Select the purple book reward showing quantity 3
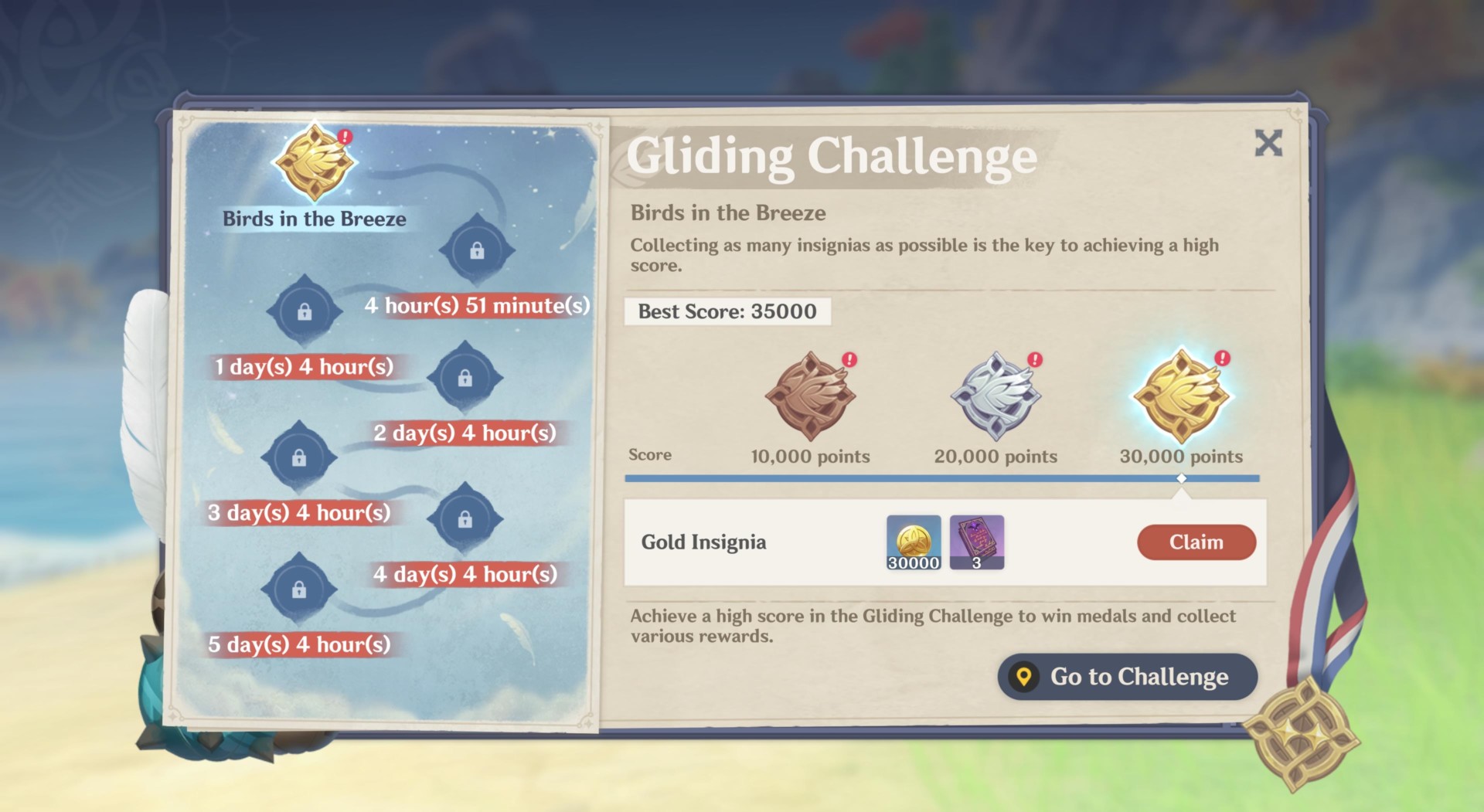This screenshot has width=1484, height=812. (x=977, y=542)
